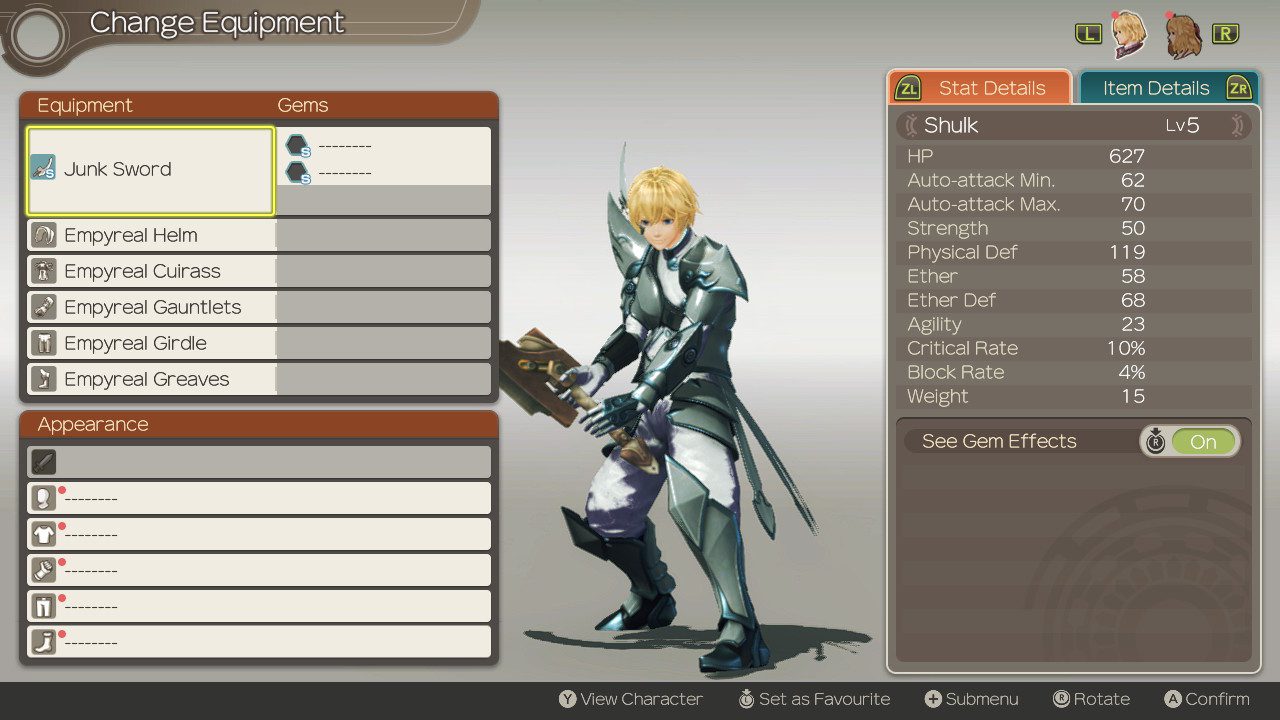Turn off See Gem Effects
Screen dimensions: 1280x720
[1203, 441]
